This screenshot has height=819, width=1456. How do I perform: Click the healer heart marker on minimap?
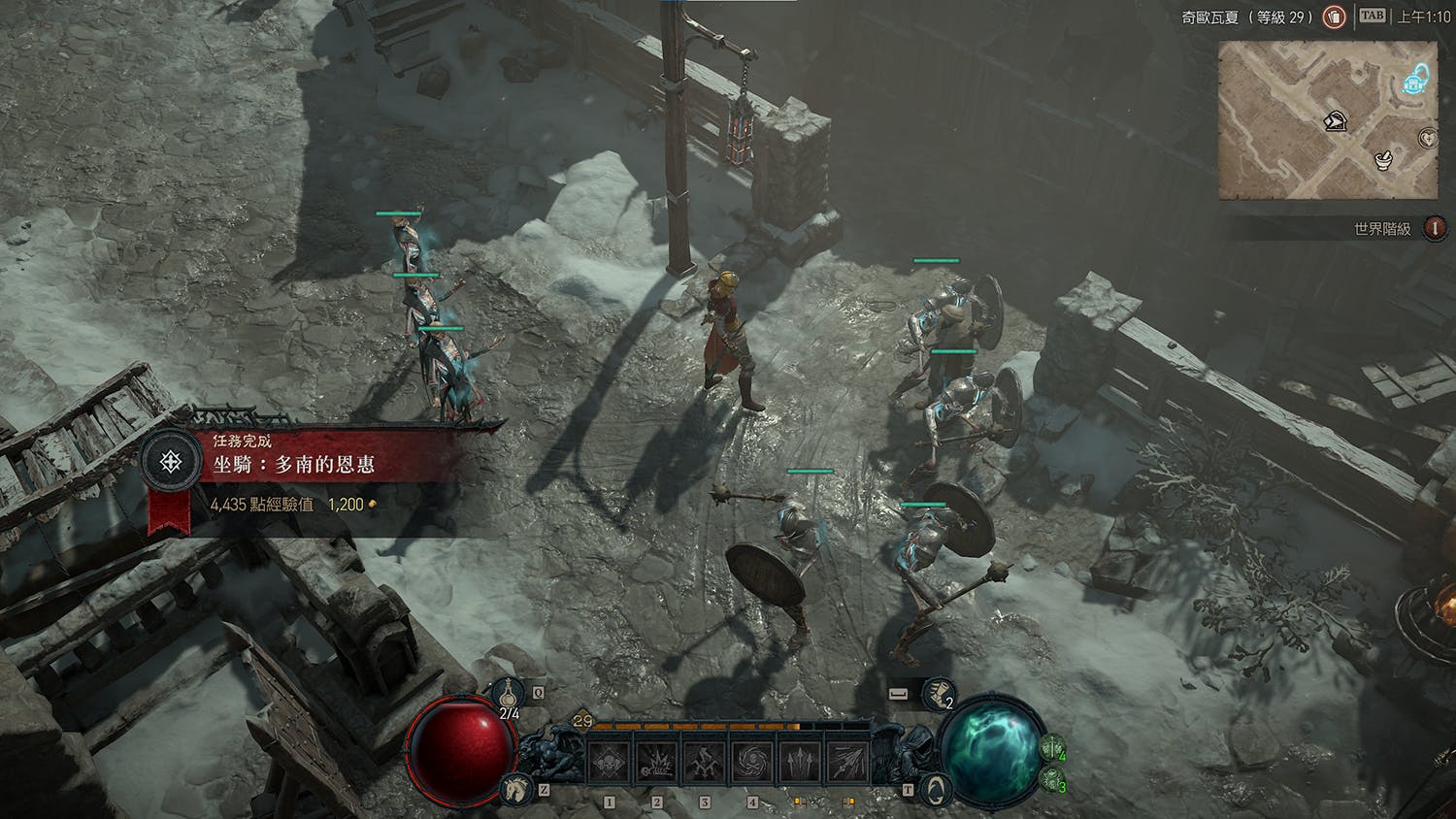coord(1428,138)
